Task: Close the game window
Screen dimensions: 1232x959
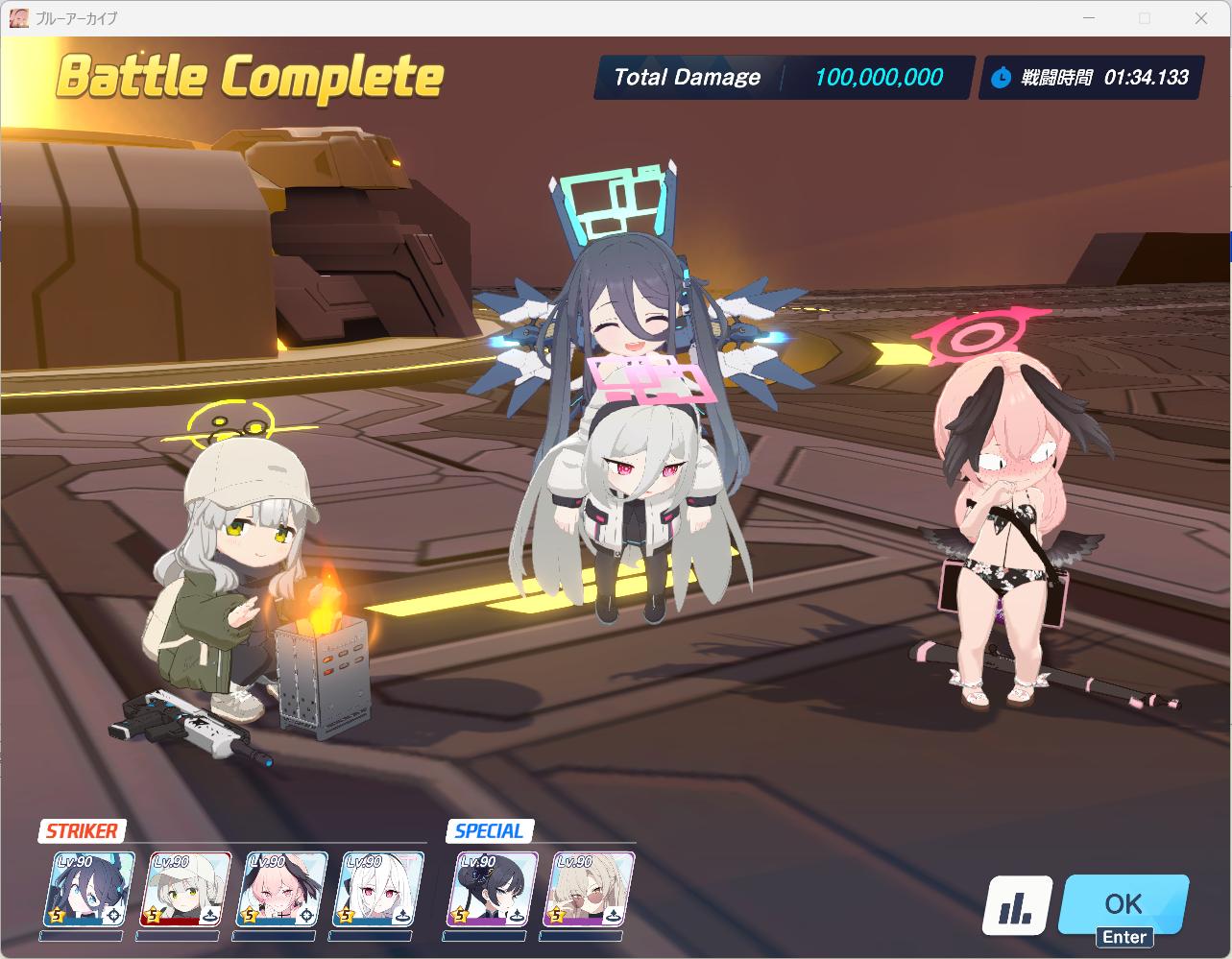Action: coord(1201,18)
